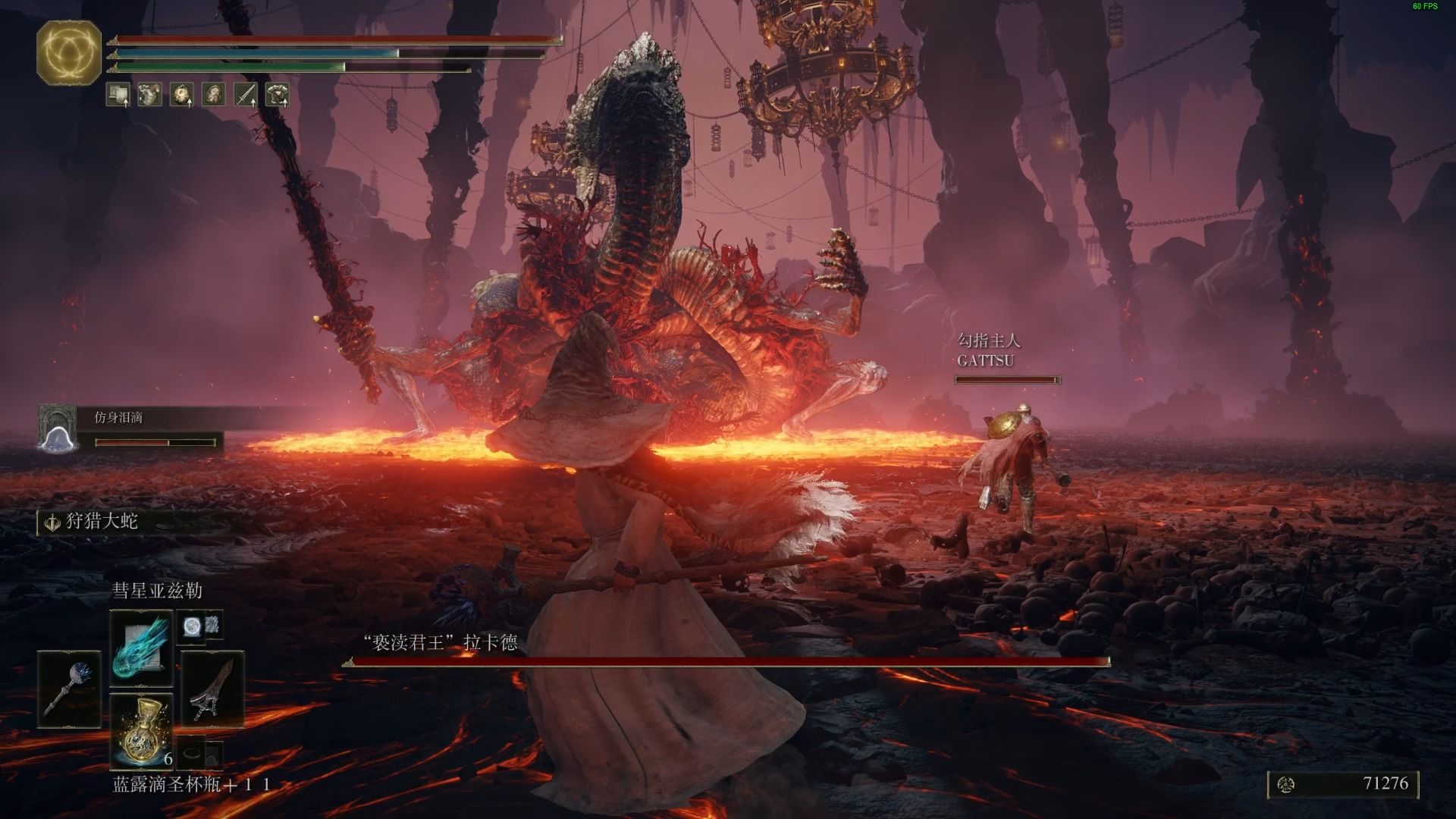
Task: Select the Comet Azur spell slot
Action: click(x=142, y=647)
